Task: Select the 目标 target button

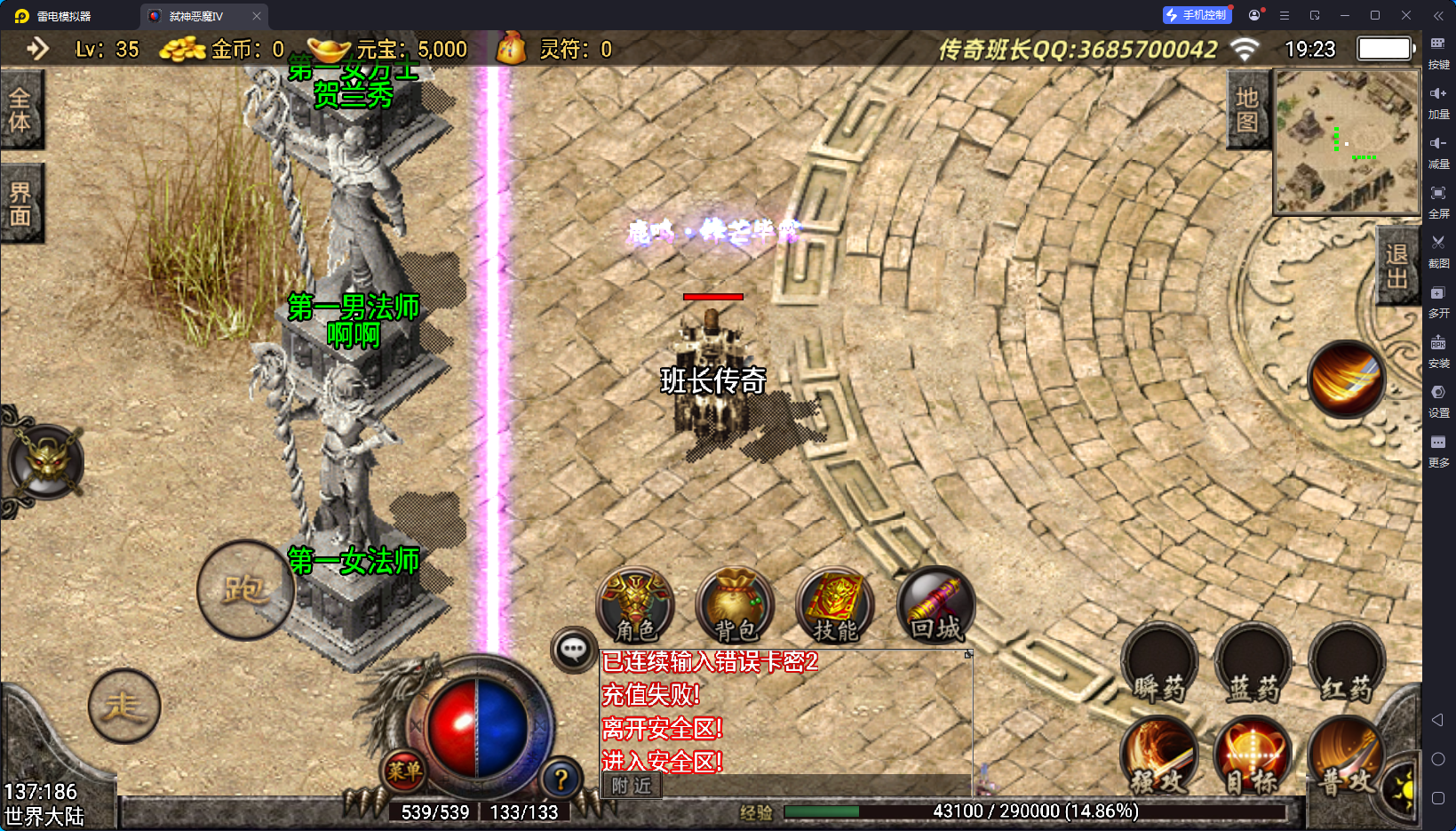Action: [x=1252, y=755]
